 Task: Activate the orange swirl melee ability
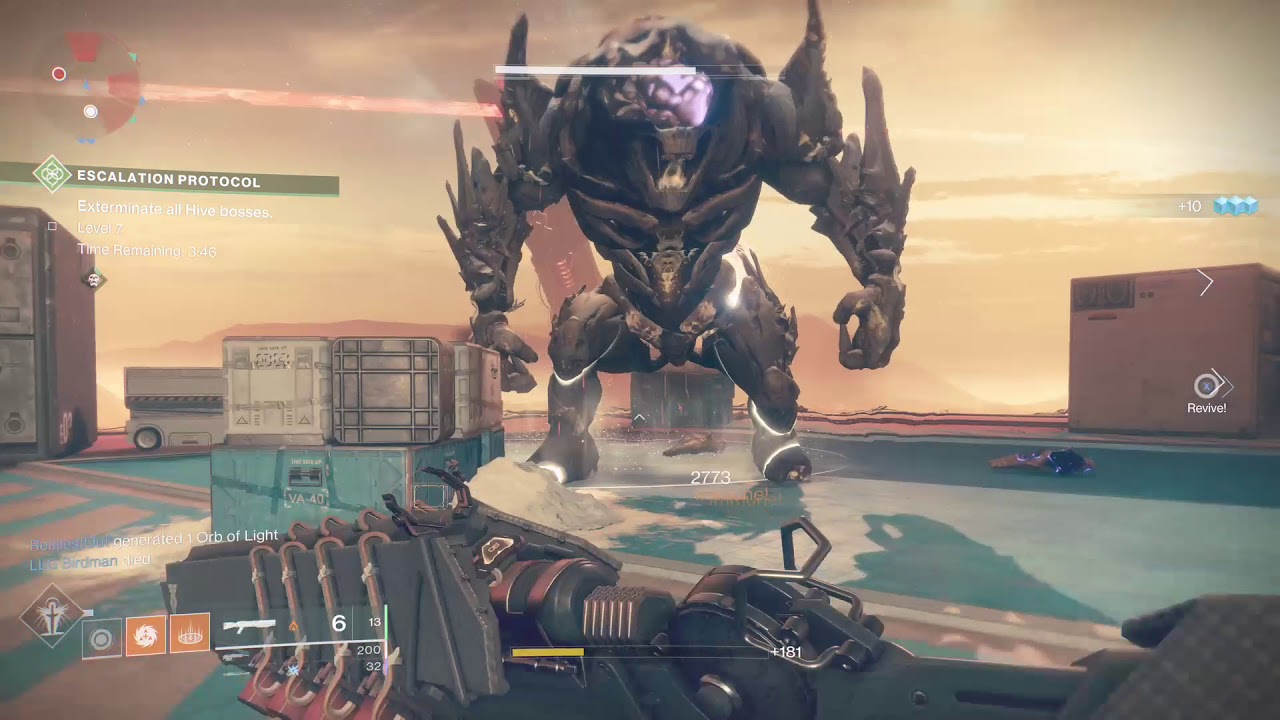coord(145,635)
